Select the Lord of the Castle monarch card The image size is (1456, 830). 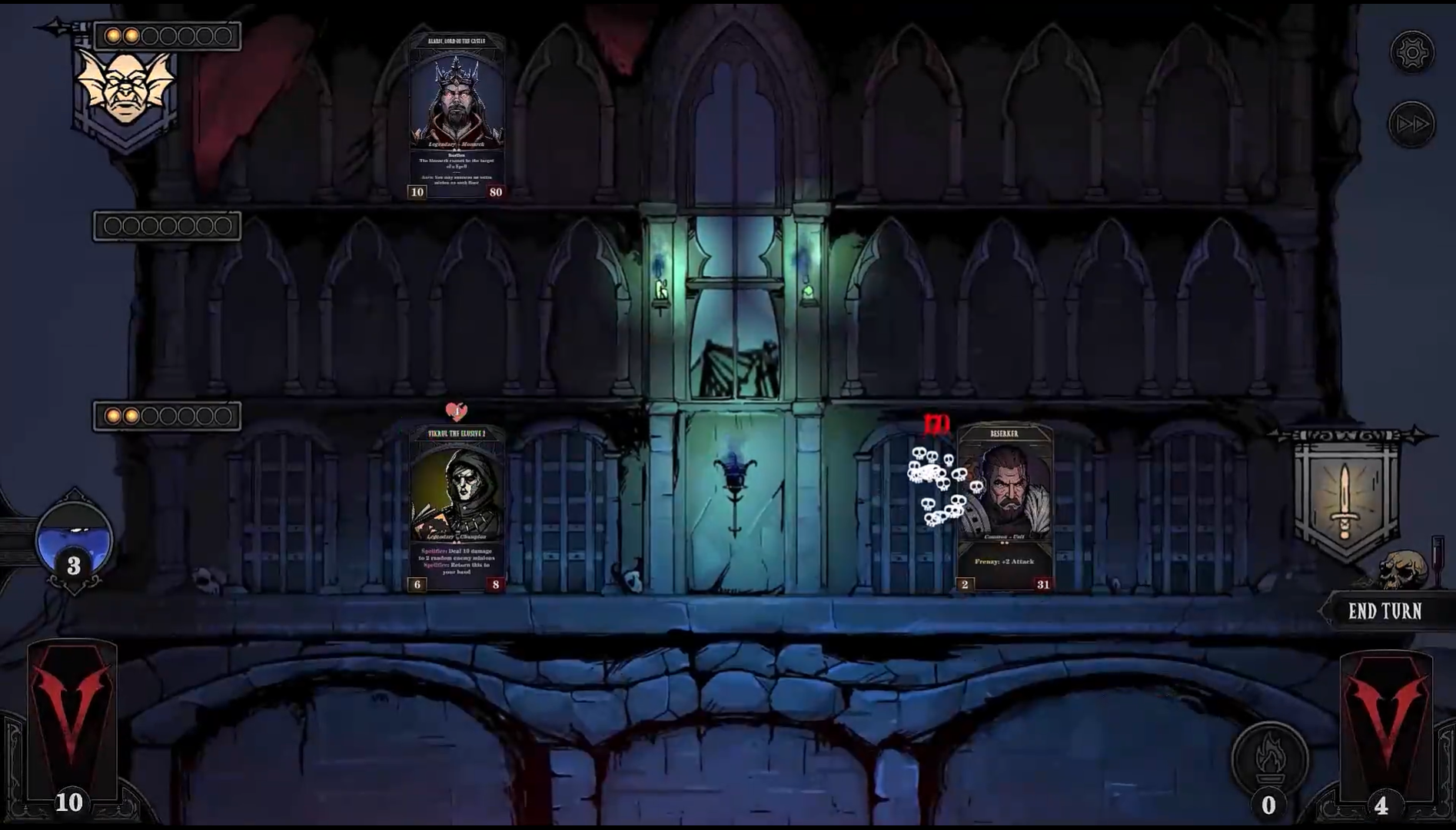pos(457,116)
